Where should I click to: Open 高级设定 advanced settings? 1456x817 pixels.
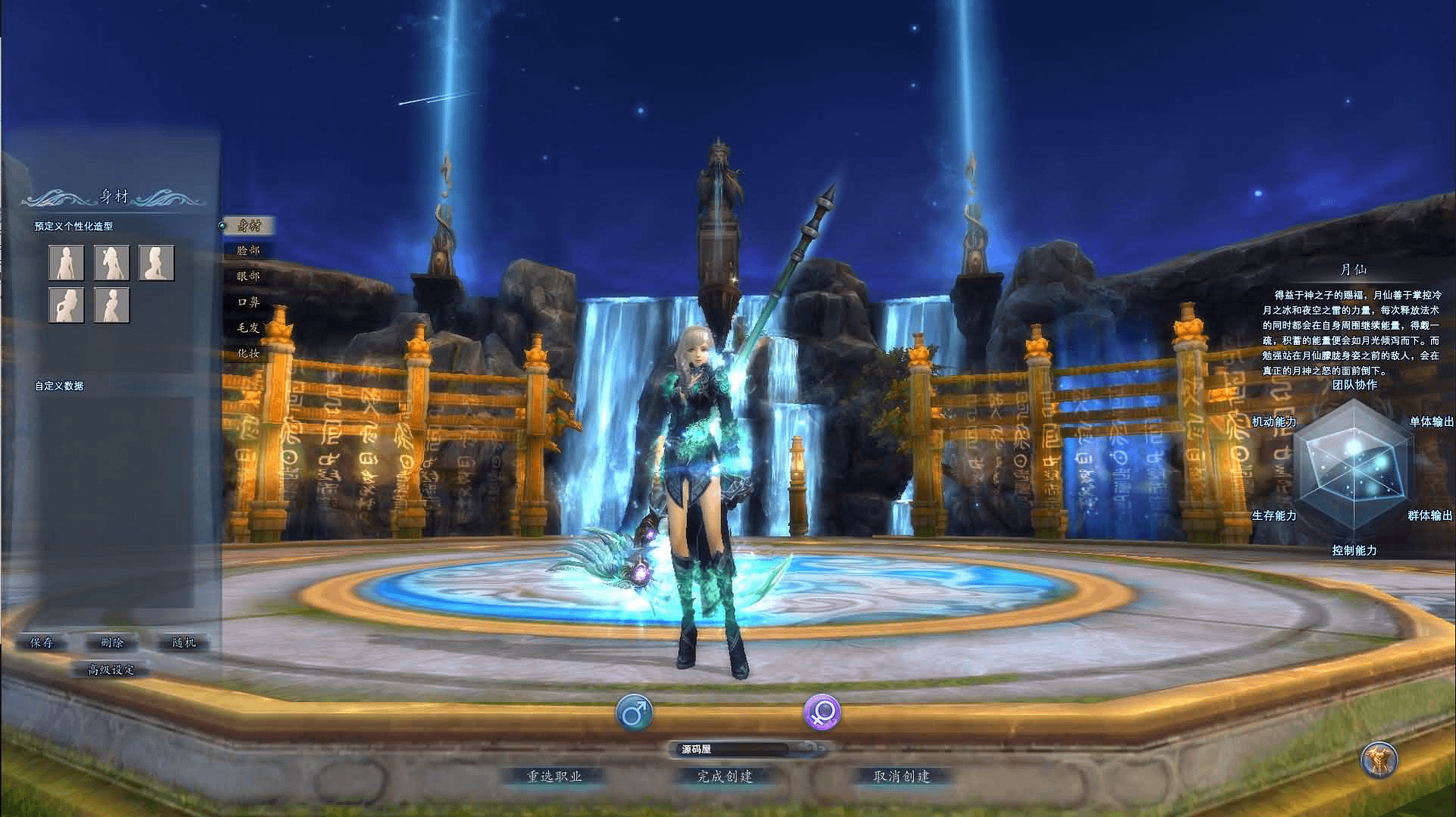coord(111,670)
